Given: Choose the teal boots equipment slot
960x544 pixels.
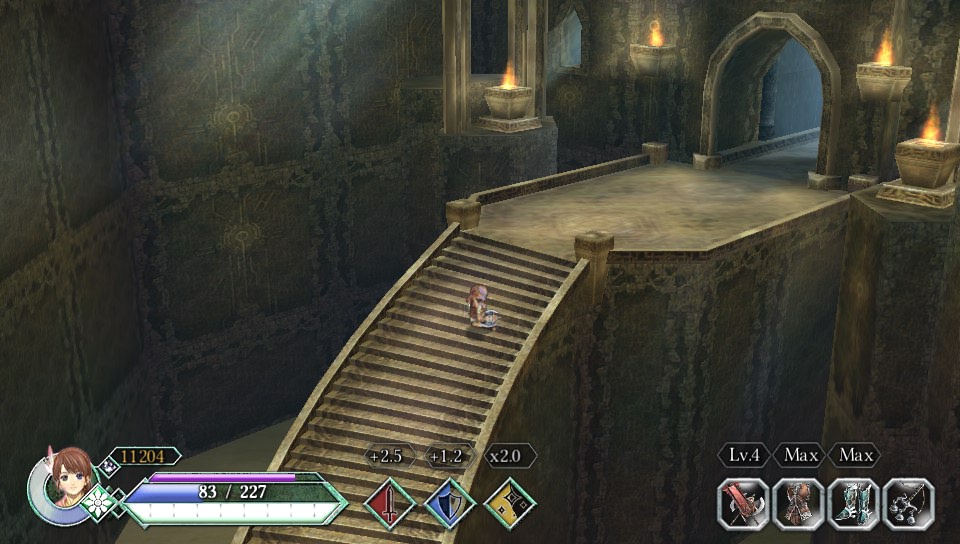Looking at the screenshot, I should click(854, 503).
